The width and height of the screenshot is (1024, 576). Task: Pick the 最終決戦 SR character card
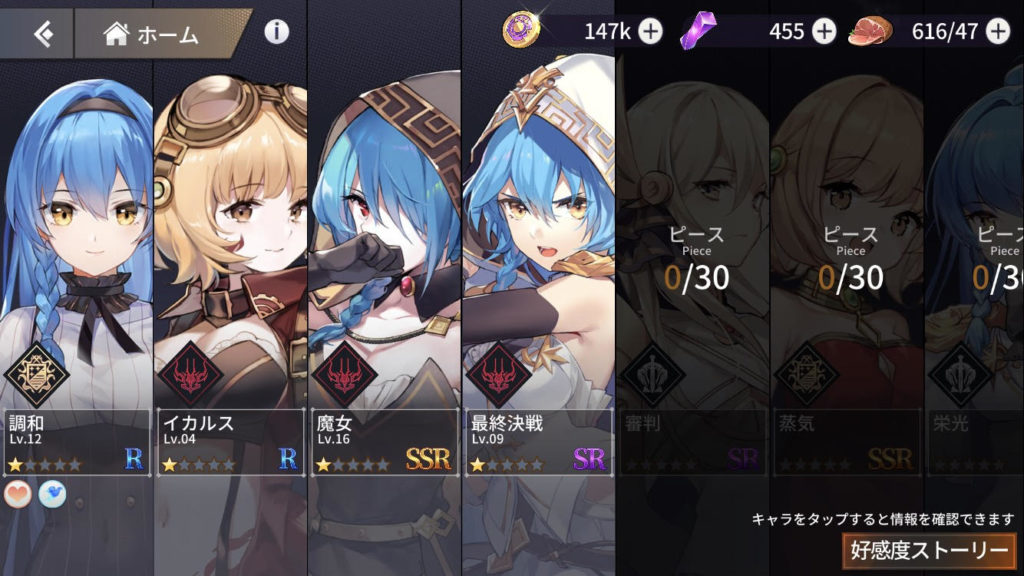pos(538,280)
